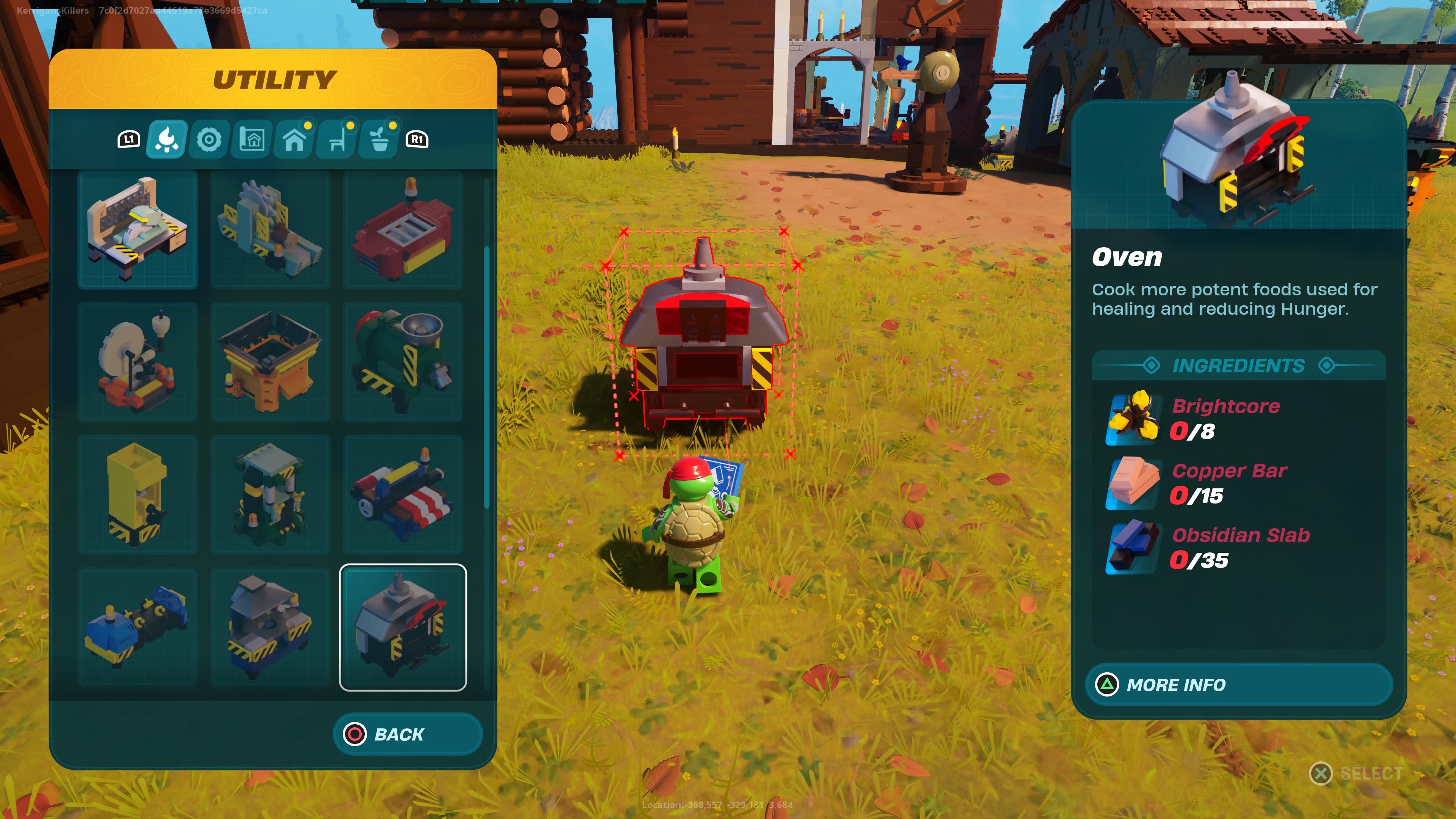Open More Info for the Oven
Screen dimensions: 1456x819
(x=1238, y=684)
